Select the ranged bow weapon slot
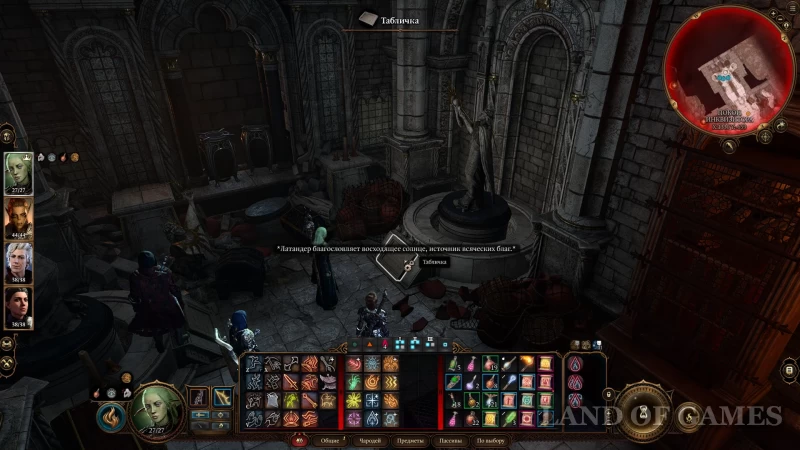Viewport: 800px width, 450px height. (222, 397)
